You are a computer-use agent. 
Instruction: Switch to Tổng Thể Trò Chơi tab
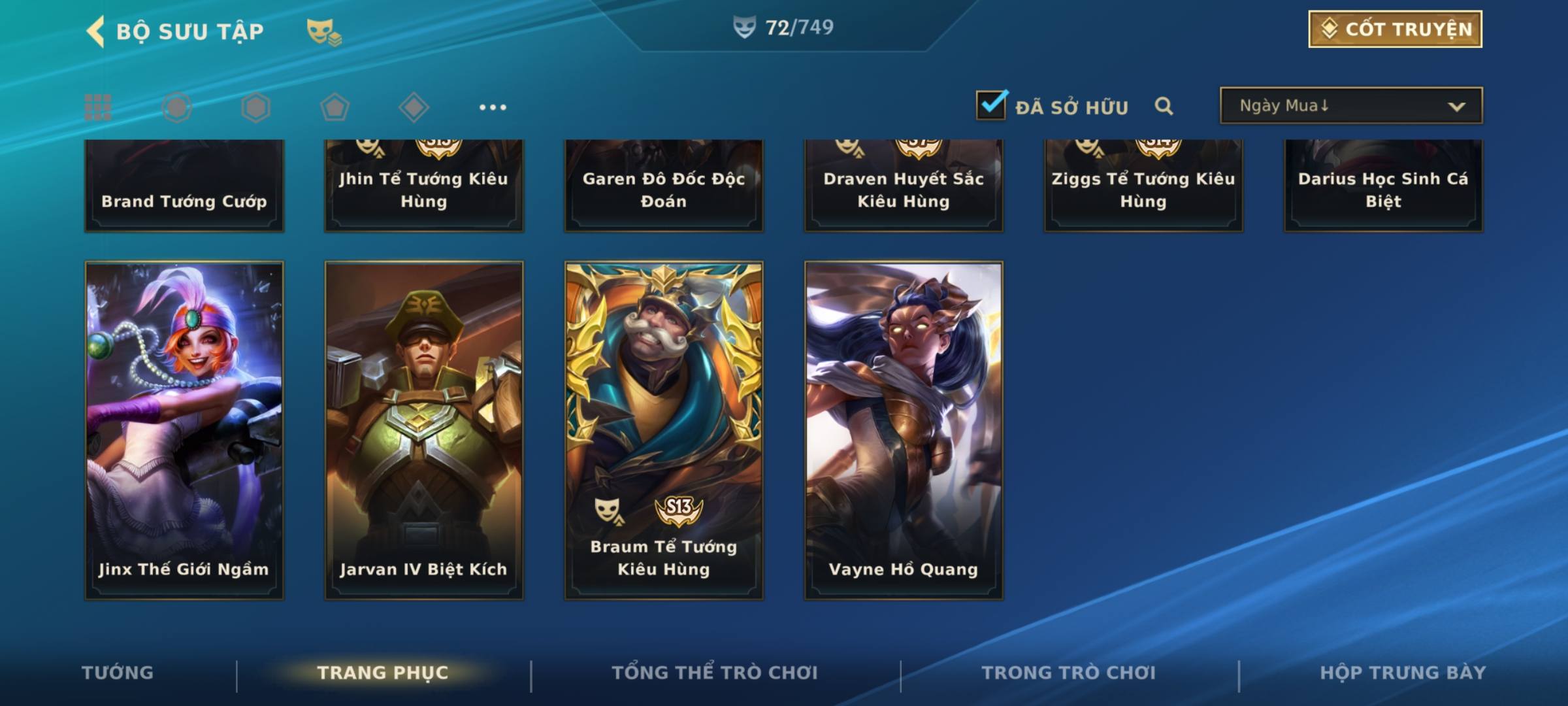(x=715, y=673)
